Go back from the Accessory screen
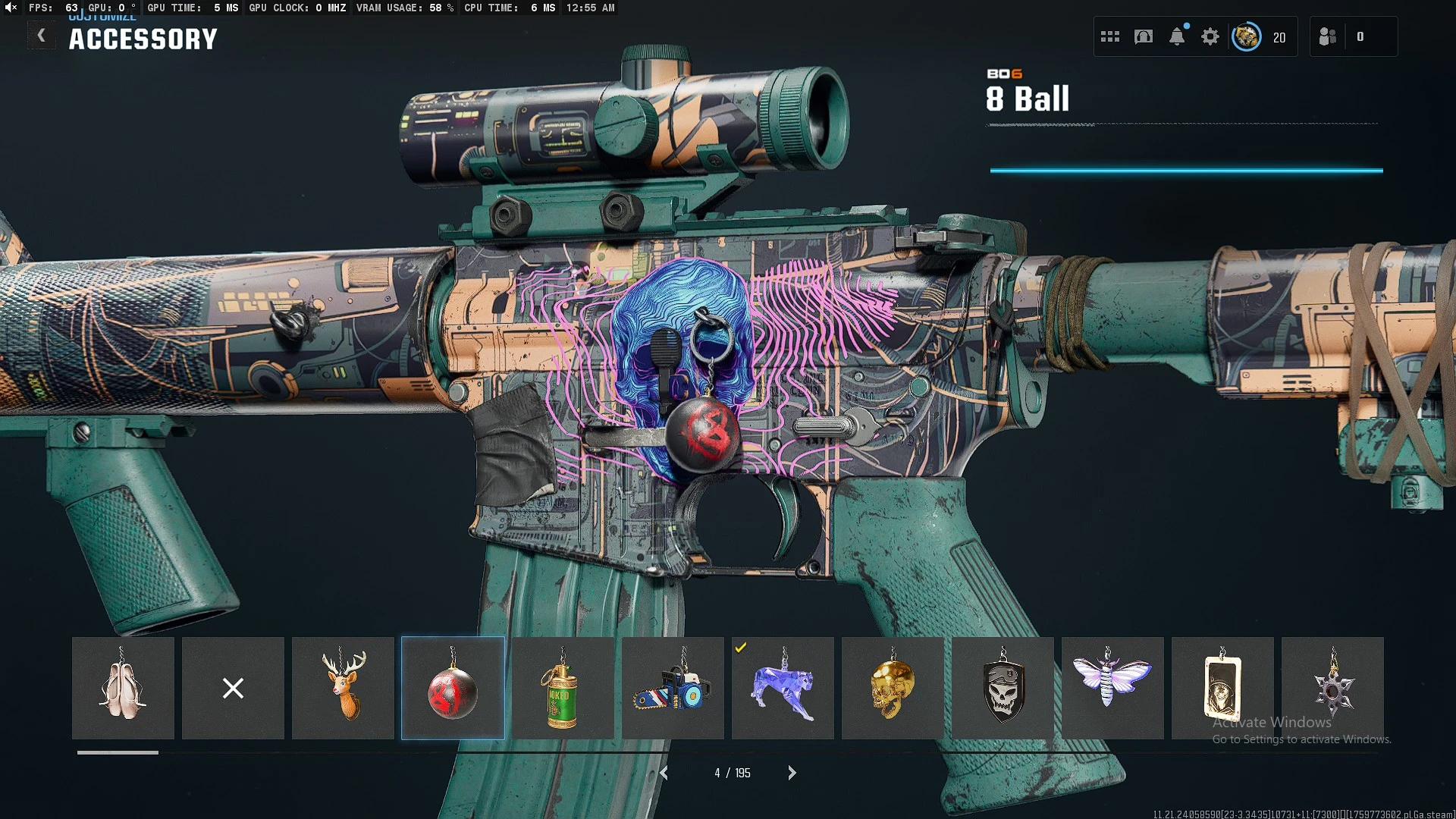 pyautogui.click(x=42, y=36)
